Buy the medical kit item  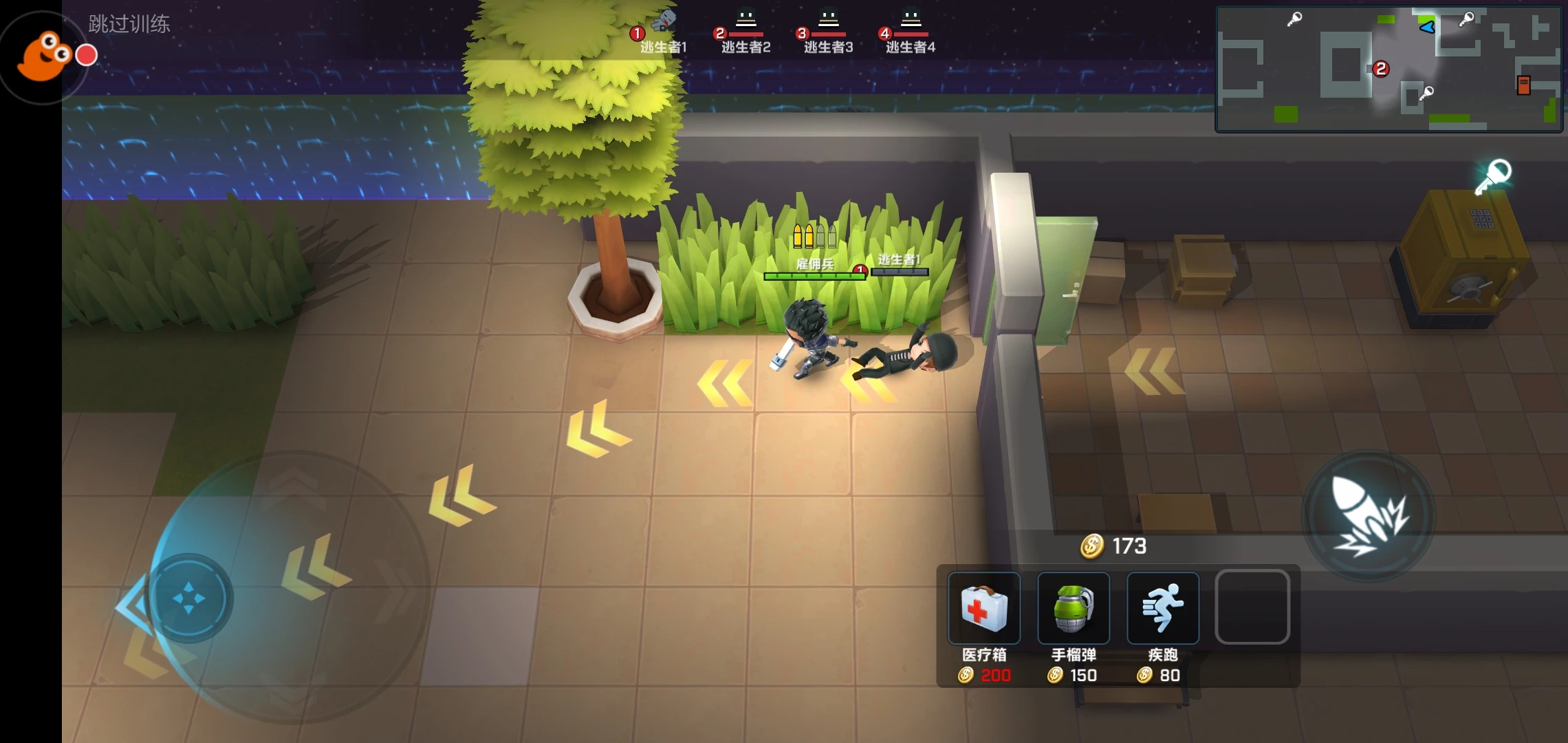pos(984,608)
